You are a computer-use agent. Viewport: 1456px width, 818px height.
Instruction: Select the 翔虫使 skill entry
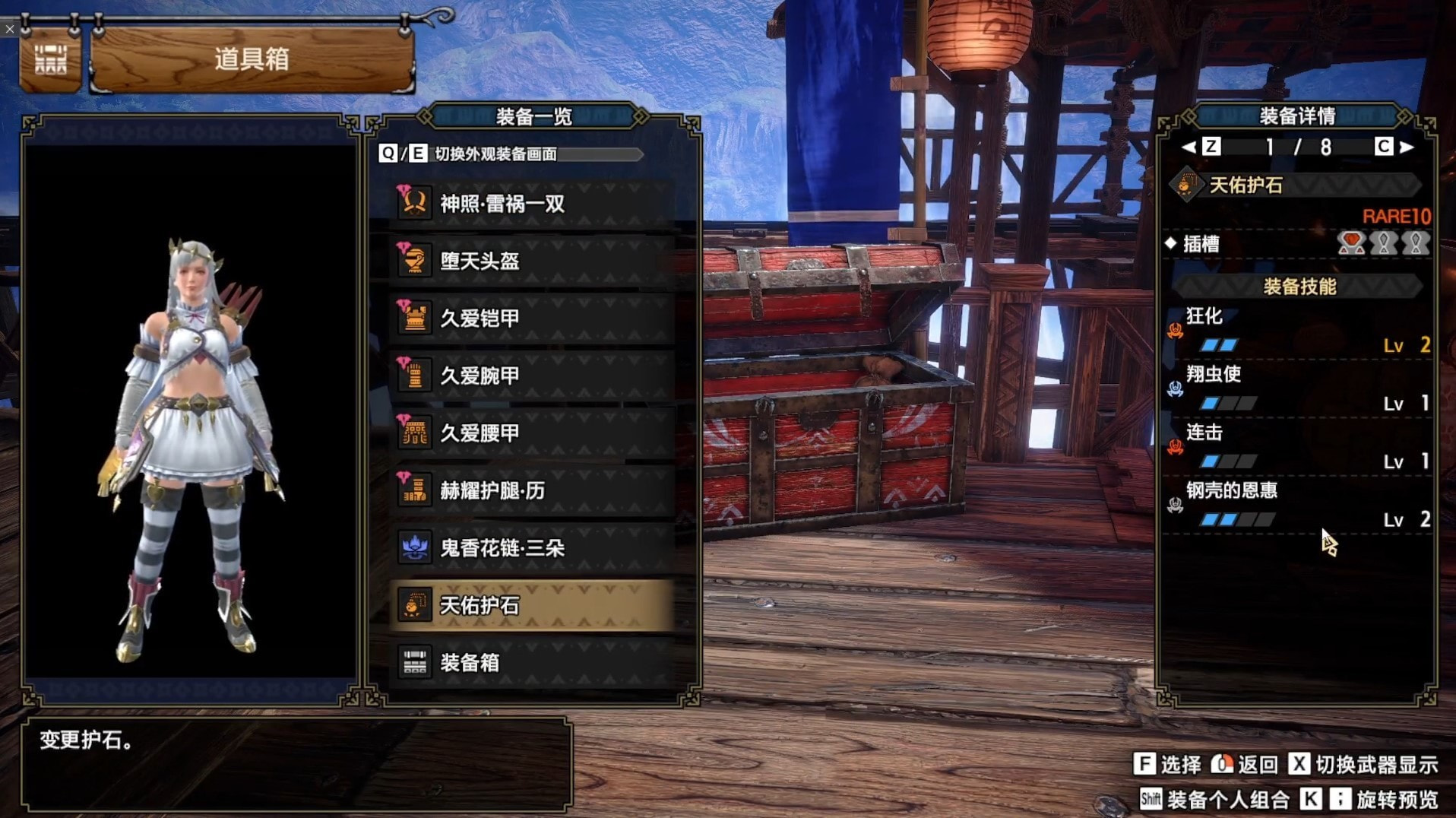pos(1298,388)
